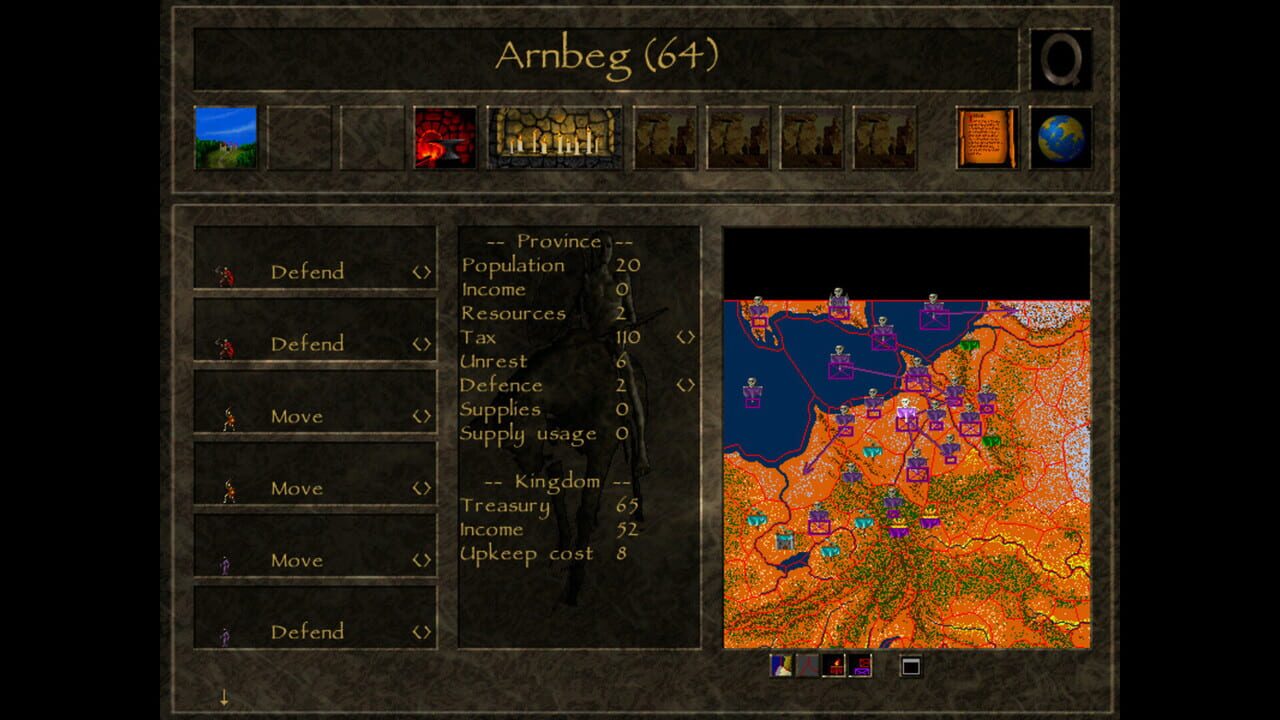Toggle the purple army markers display
This screenshot has height=720, width=1280.
click(x=860, y=665)
